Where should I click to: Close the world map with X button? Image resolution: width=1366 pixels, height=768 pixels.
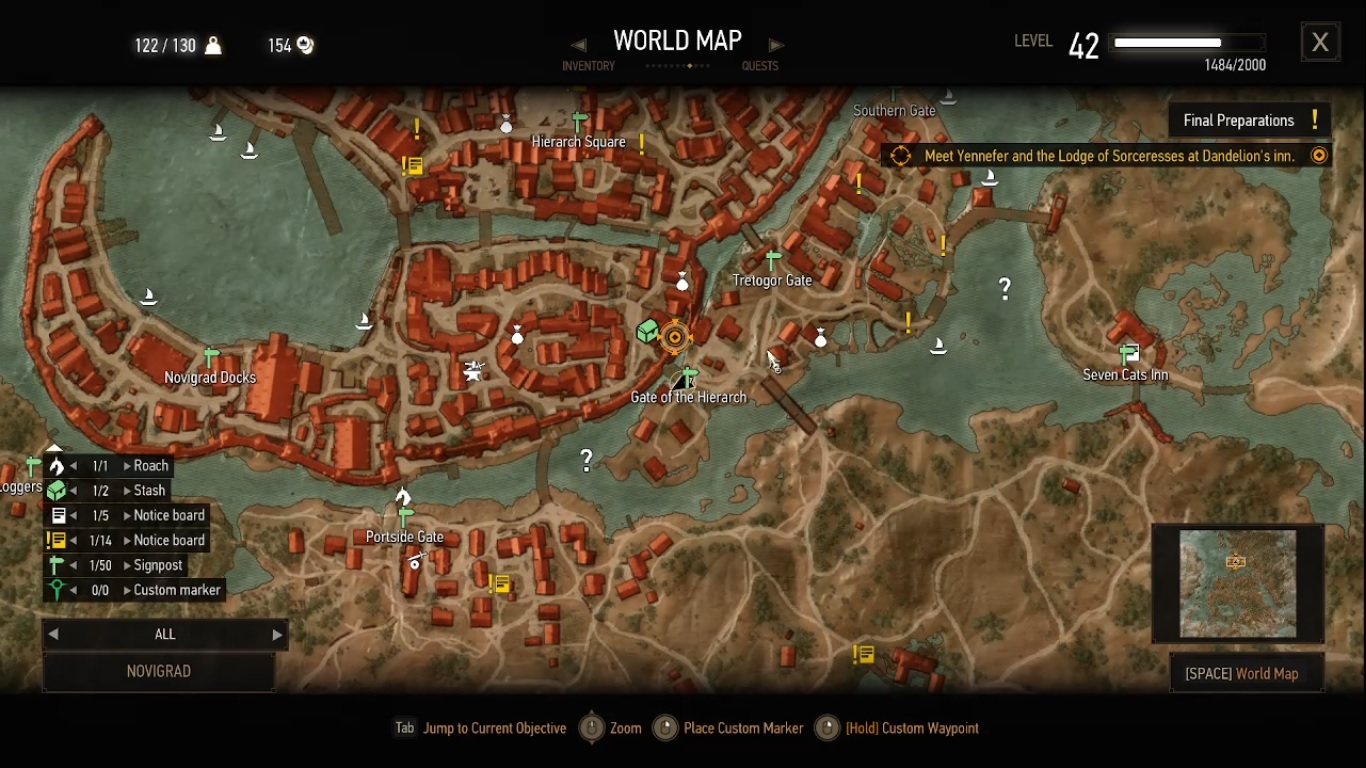(1320, 42)
